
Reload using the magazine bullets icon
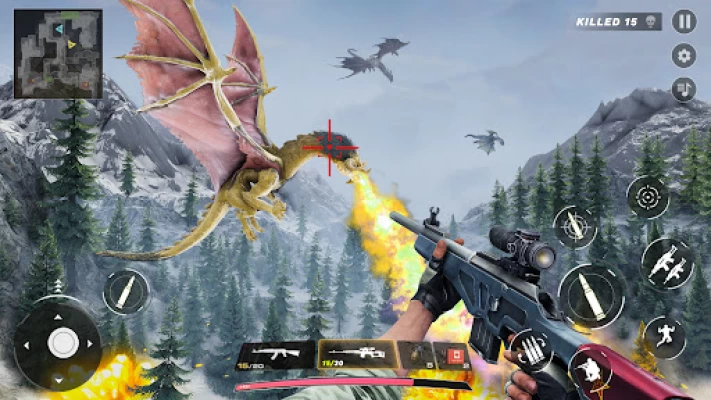coord(530,352)
